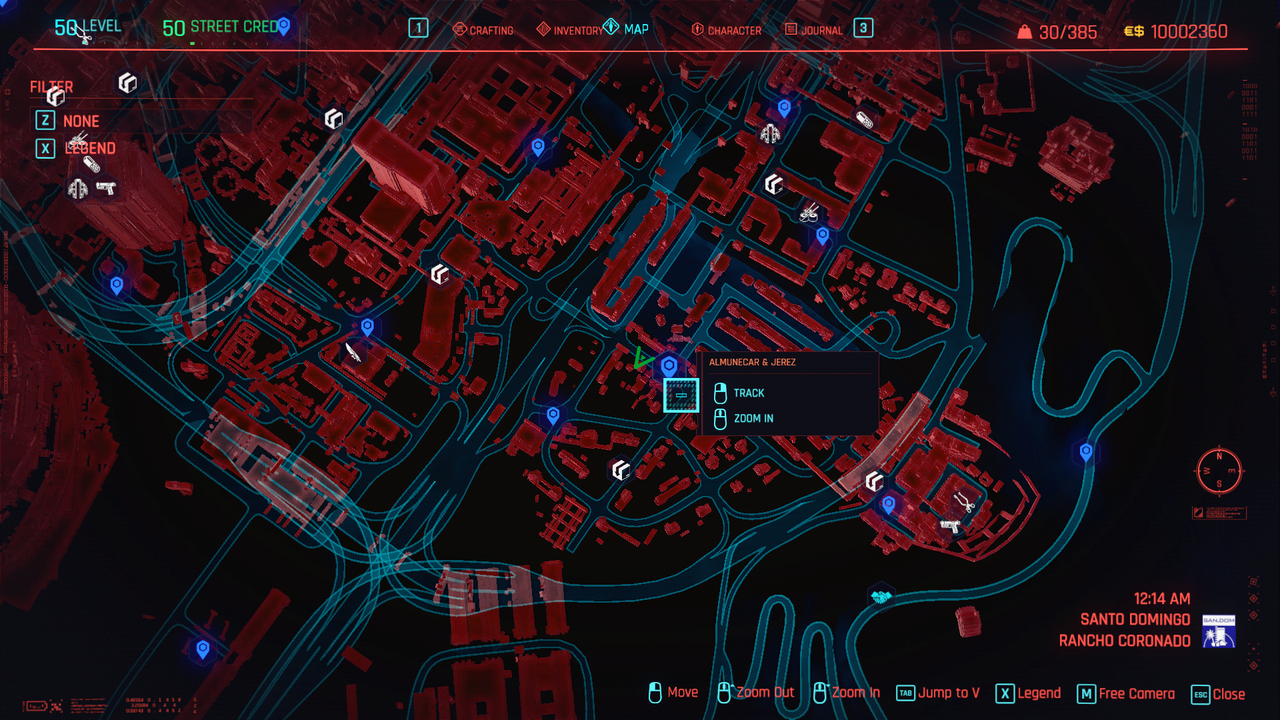Select the handshake fixer map marker
The width and height of the screenshot is (1280, 720).
[x=880, y=597]
